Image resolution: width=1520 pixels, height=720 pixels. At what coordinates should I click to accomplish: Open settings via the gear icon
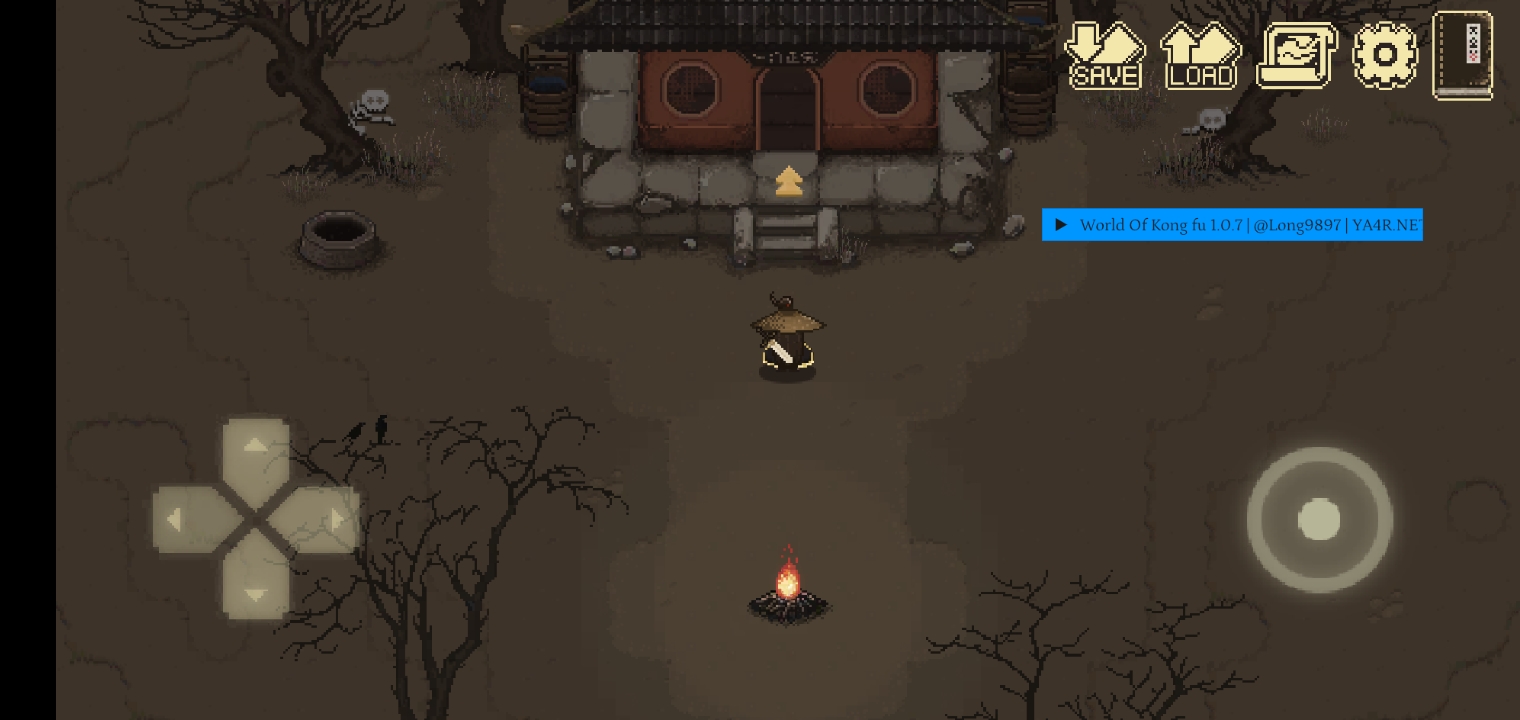(1385, 56)
